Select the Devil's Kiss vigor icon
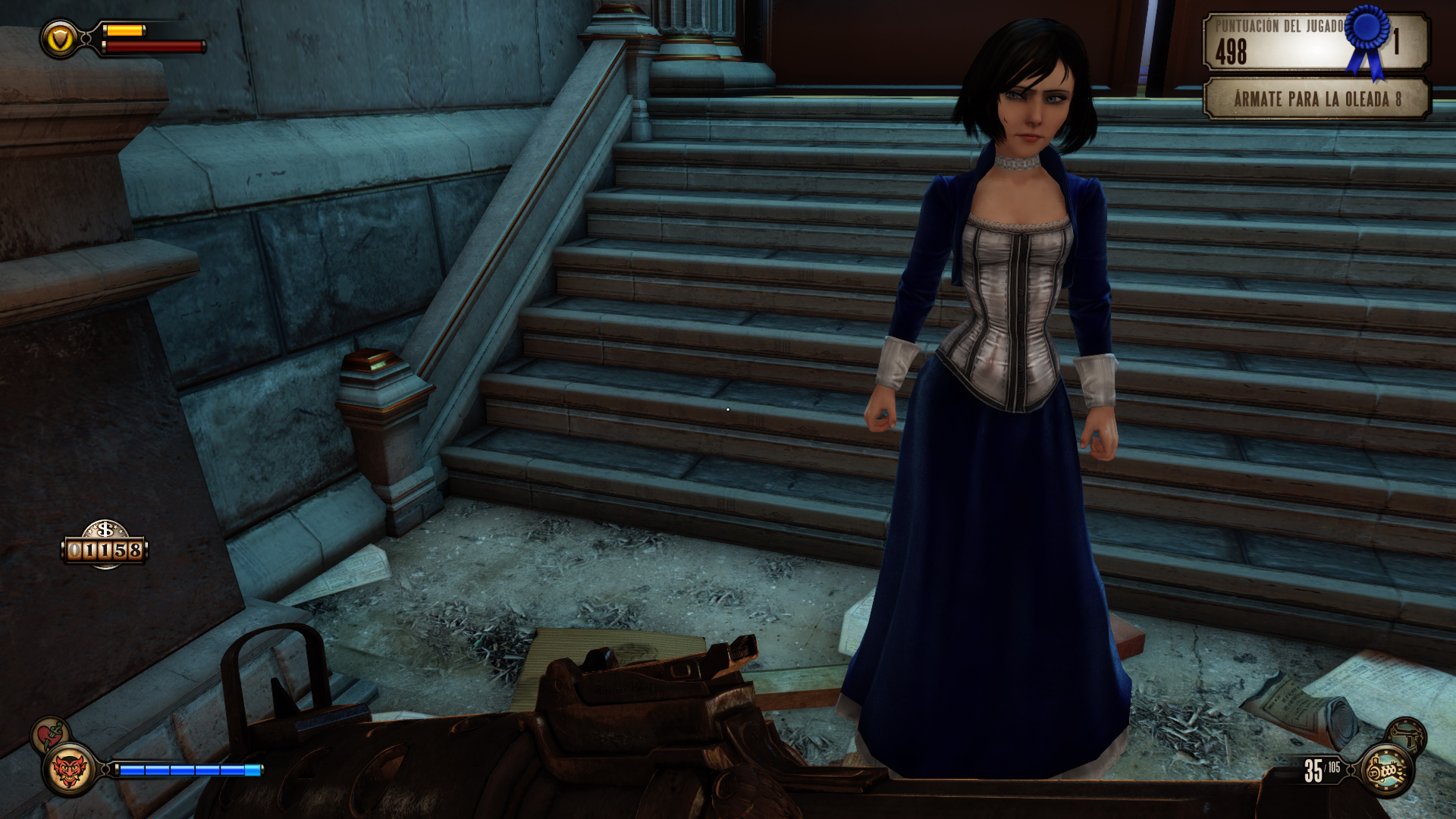 [68, 770]
